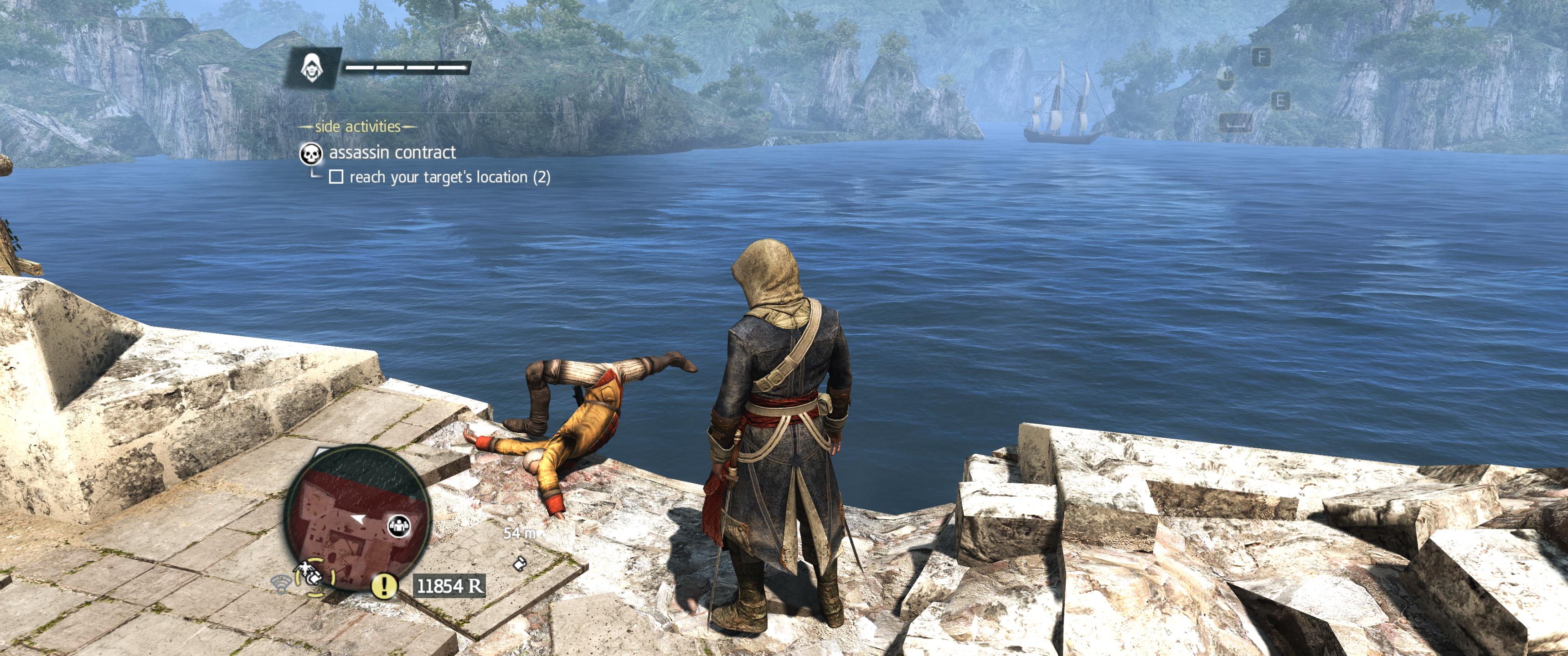Select the crowd group marker on the minimap

click(x=399, y=525)
